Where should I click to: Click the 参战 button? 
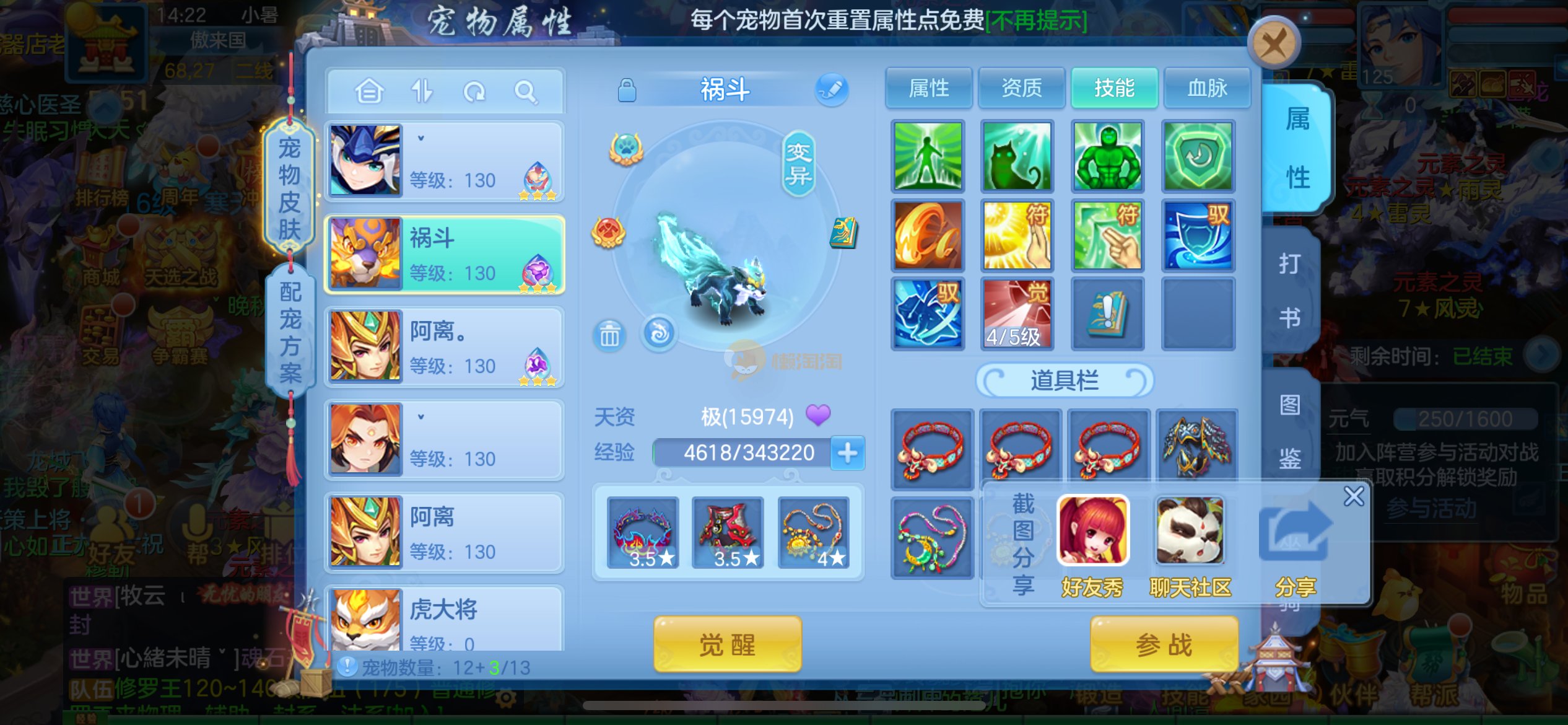(1164, 644)
